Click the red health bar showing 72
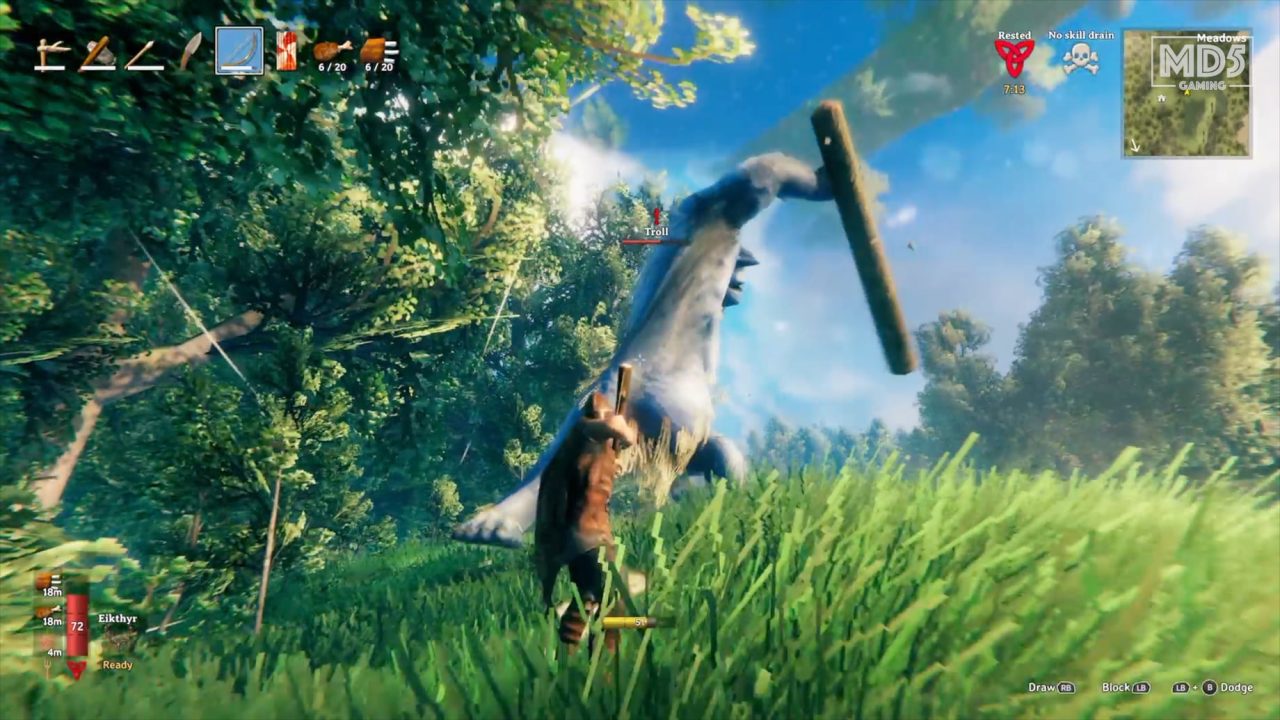 point(77,626)
